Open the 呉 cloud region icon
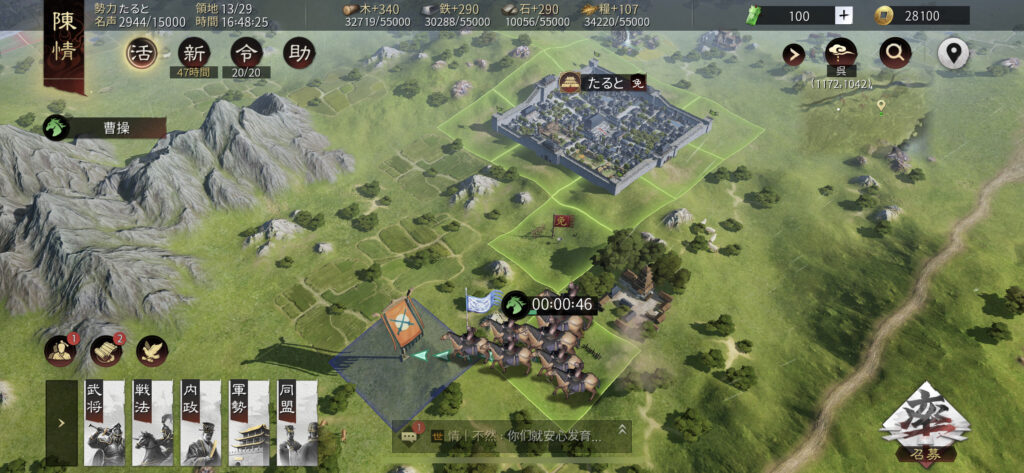1024x473 pixels. tap(842, 54)
